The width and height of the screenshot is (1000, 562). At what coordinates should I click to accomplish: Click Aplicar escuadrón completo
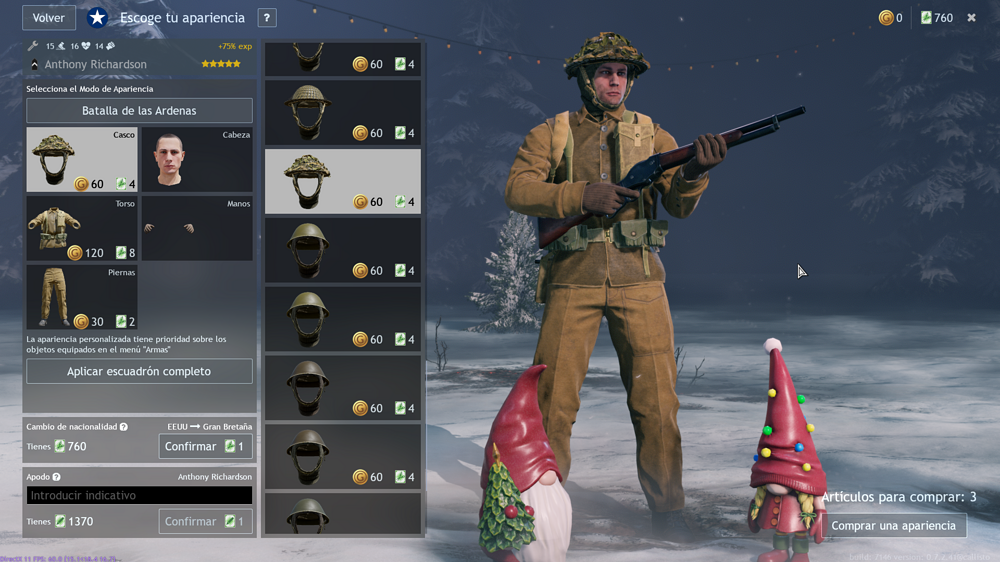point(139,372)
